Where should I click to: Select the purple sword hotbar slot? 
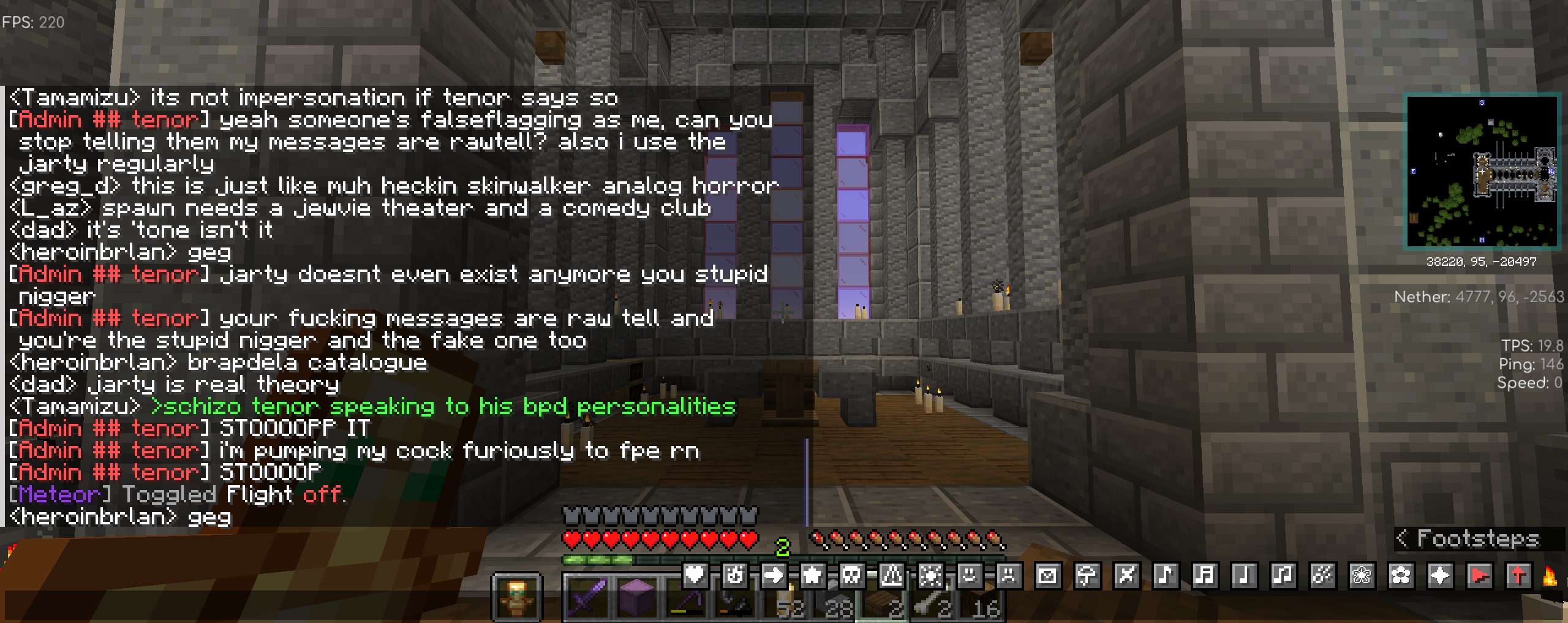click(587, 597)
